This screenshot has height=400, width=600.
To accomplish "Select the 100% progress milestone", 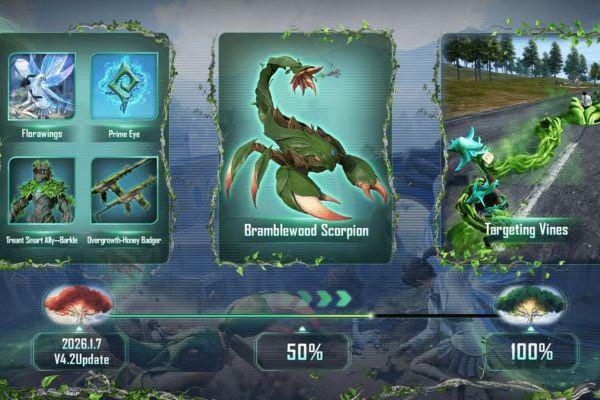I will pos(532,351).
